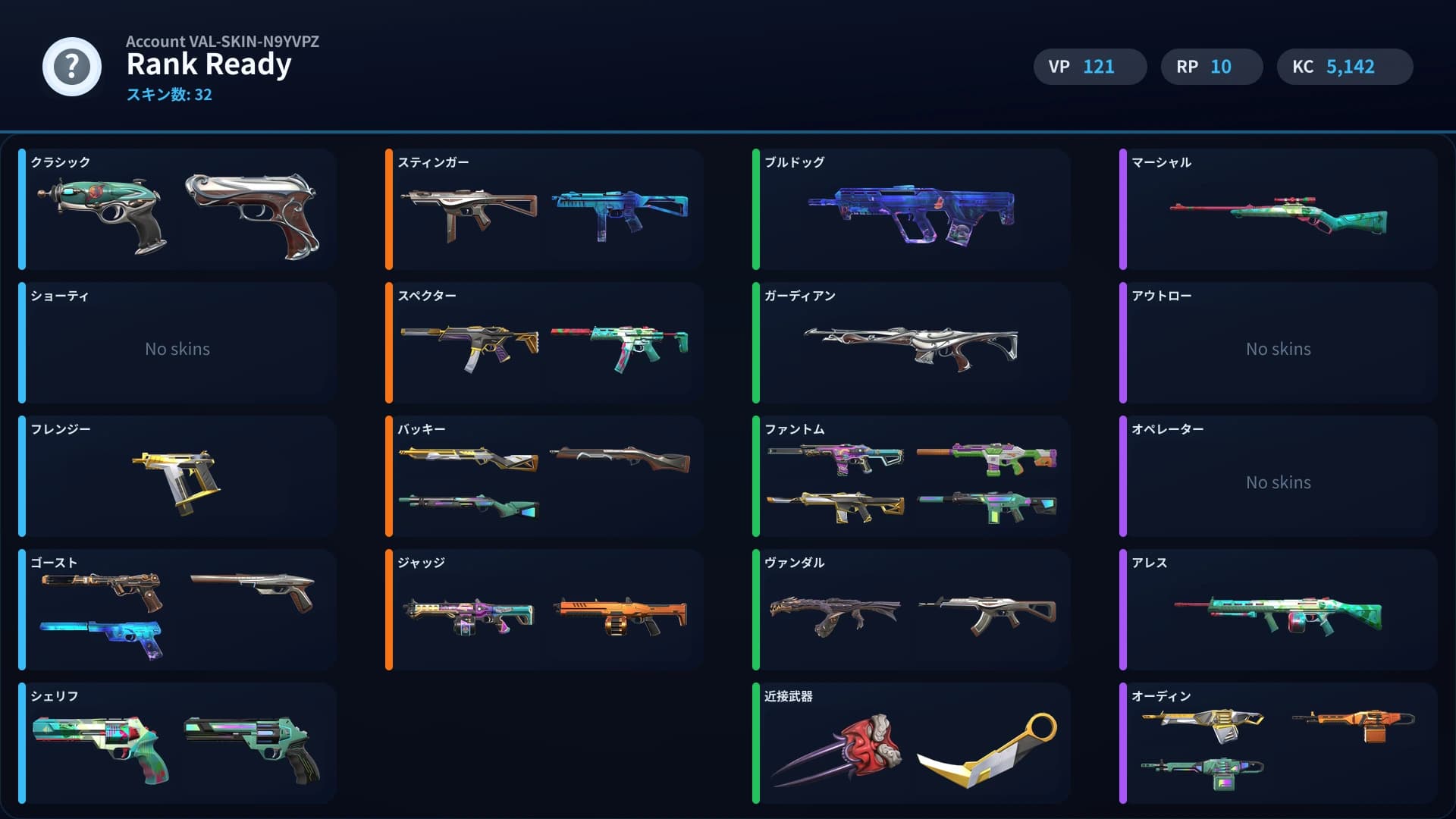Click the RP currency badge
This screenshot has width=1456, height=819.
click(1211, 66)
